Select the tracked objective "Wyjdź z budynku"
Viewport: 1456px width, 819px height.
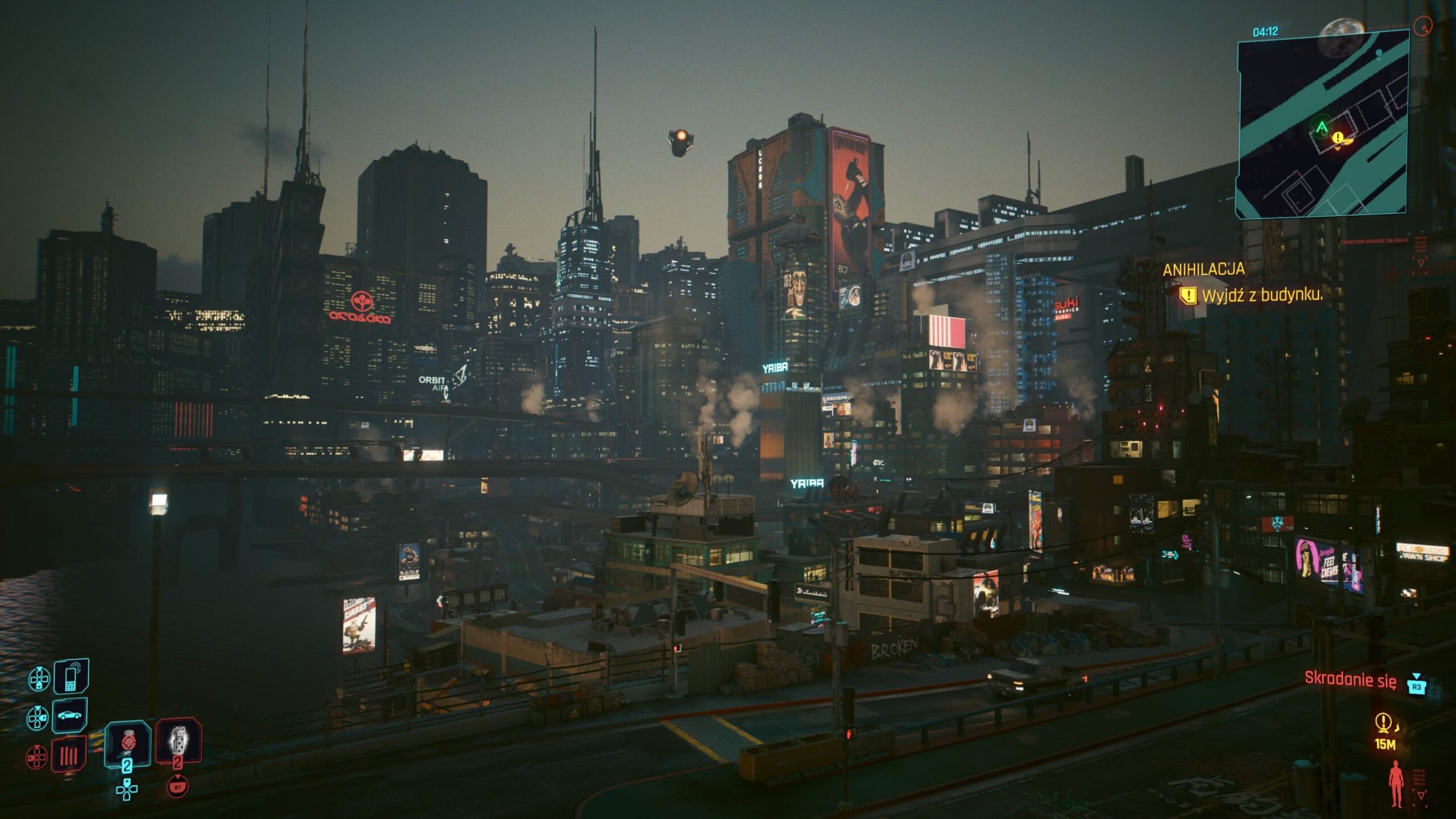pos(1261,295)
